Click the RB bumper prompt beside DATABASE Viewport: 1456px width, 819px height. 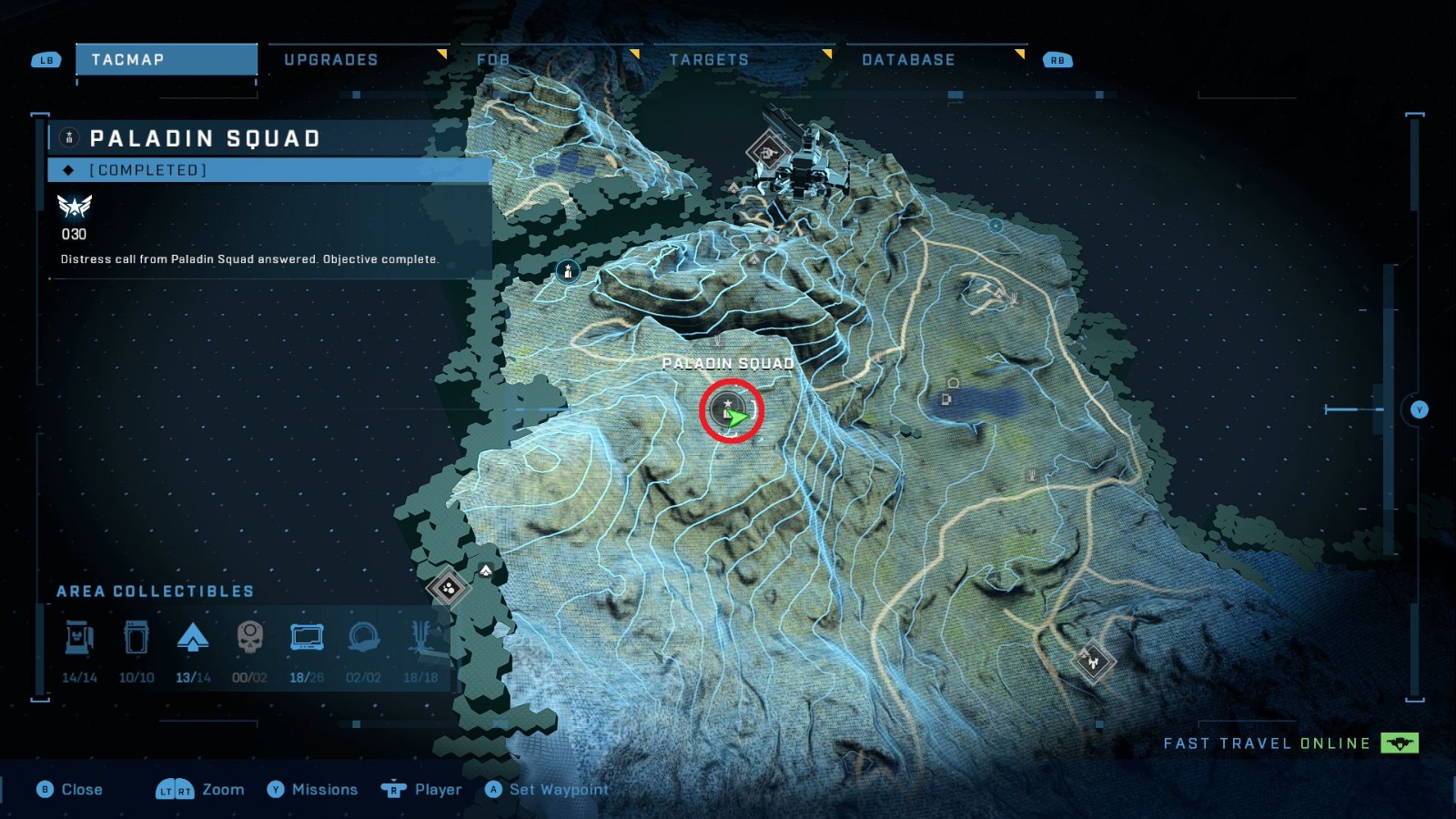click(x=1056, y=60)
